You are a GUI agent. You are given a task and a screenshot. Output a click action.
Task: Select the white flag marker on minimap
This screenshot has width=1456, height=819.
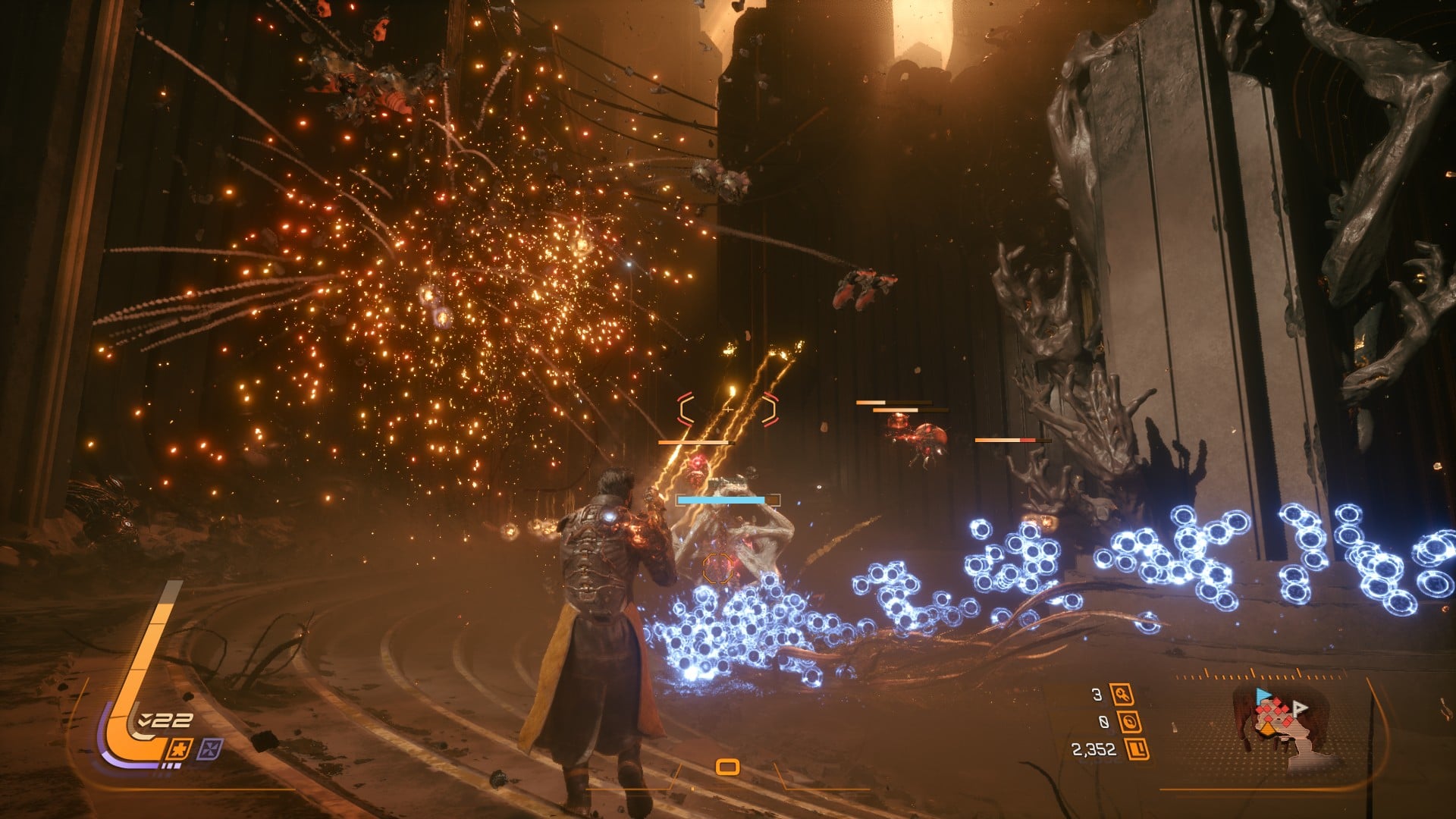(x=1300, y=709)
